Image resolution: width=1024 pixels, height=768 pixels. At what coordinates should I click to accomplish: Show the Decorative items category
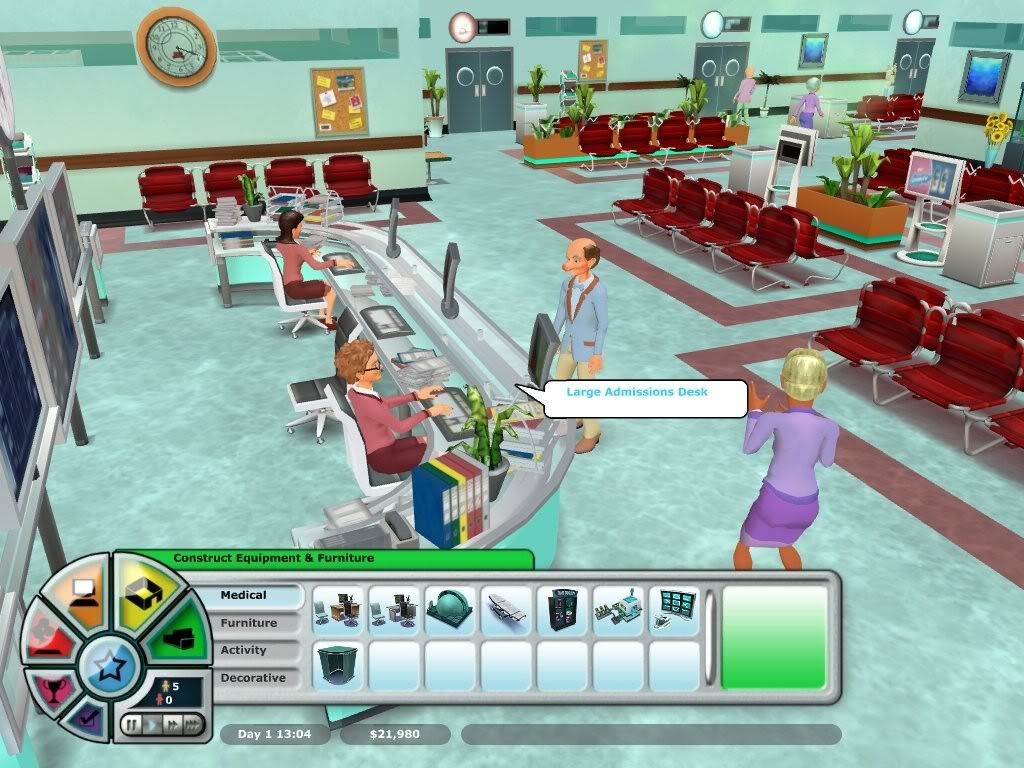click(x=260, y=677)
